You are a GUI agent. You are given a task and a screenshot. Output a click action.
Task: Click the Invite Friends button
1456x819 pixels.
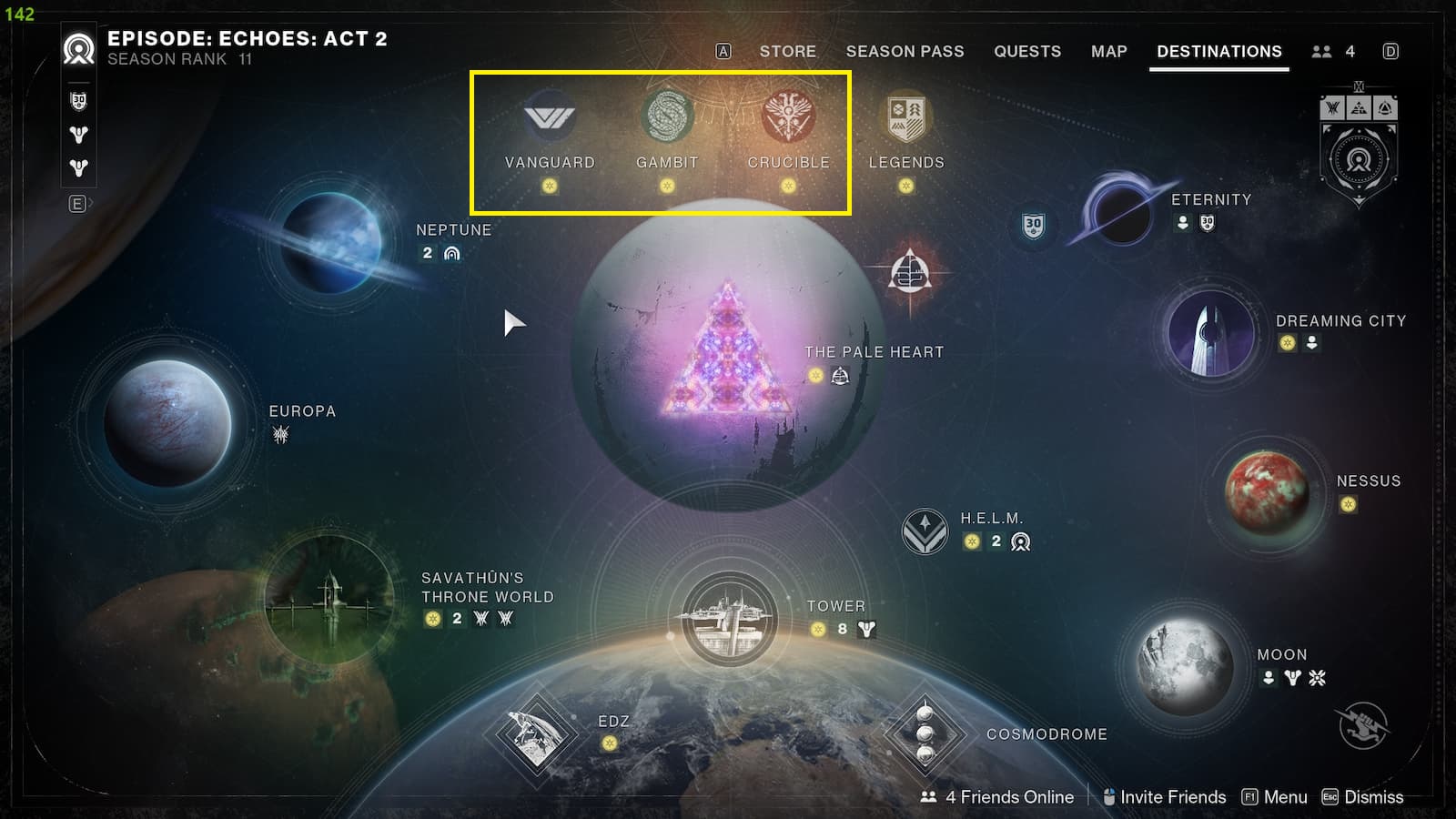[1172, 797]
